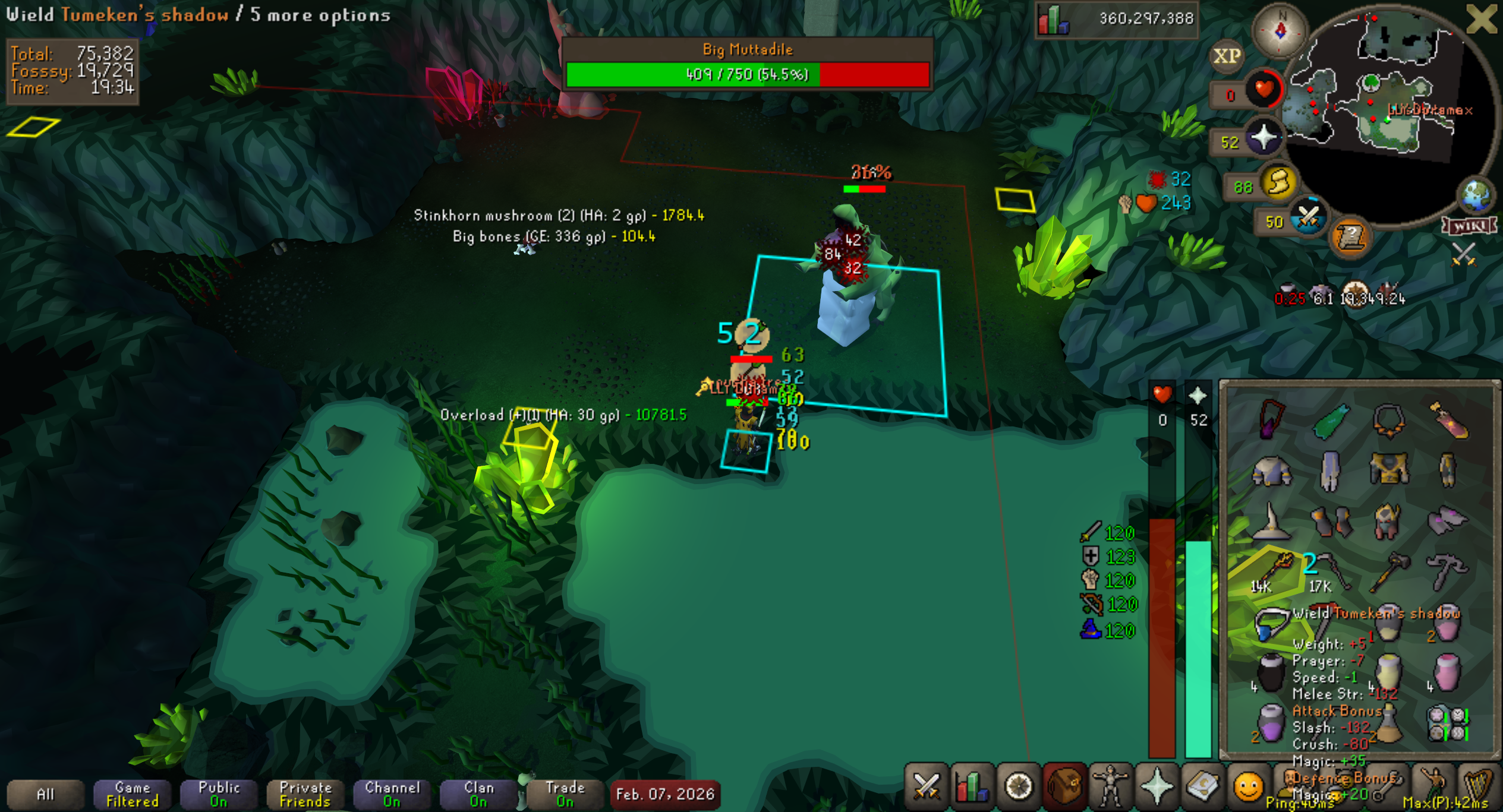Open the Skills tab

coord(972,787)
